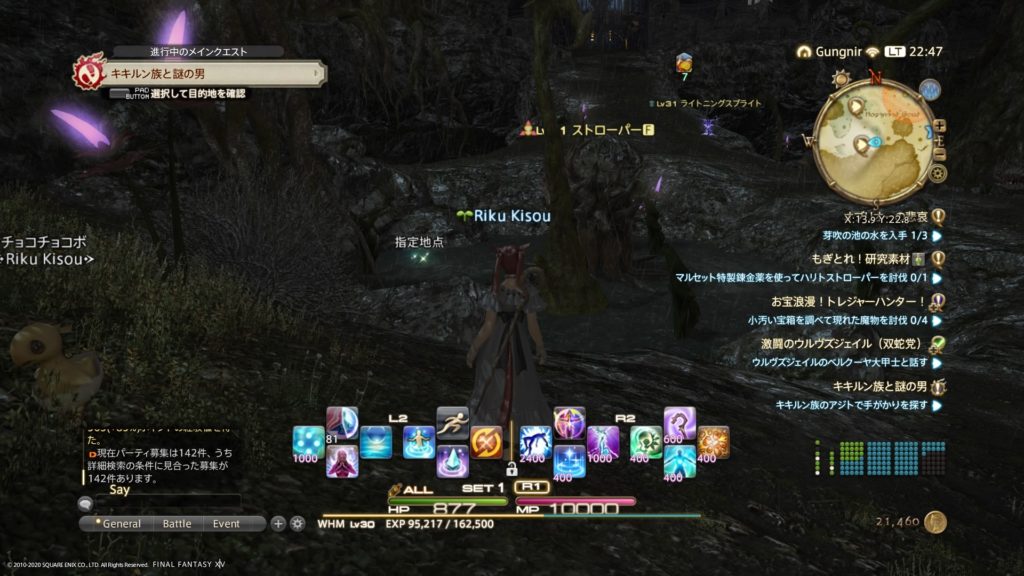Add a new chat tab with plus button
The width and height of the screenshot is (1024, 576).
[279, 523]
